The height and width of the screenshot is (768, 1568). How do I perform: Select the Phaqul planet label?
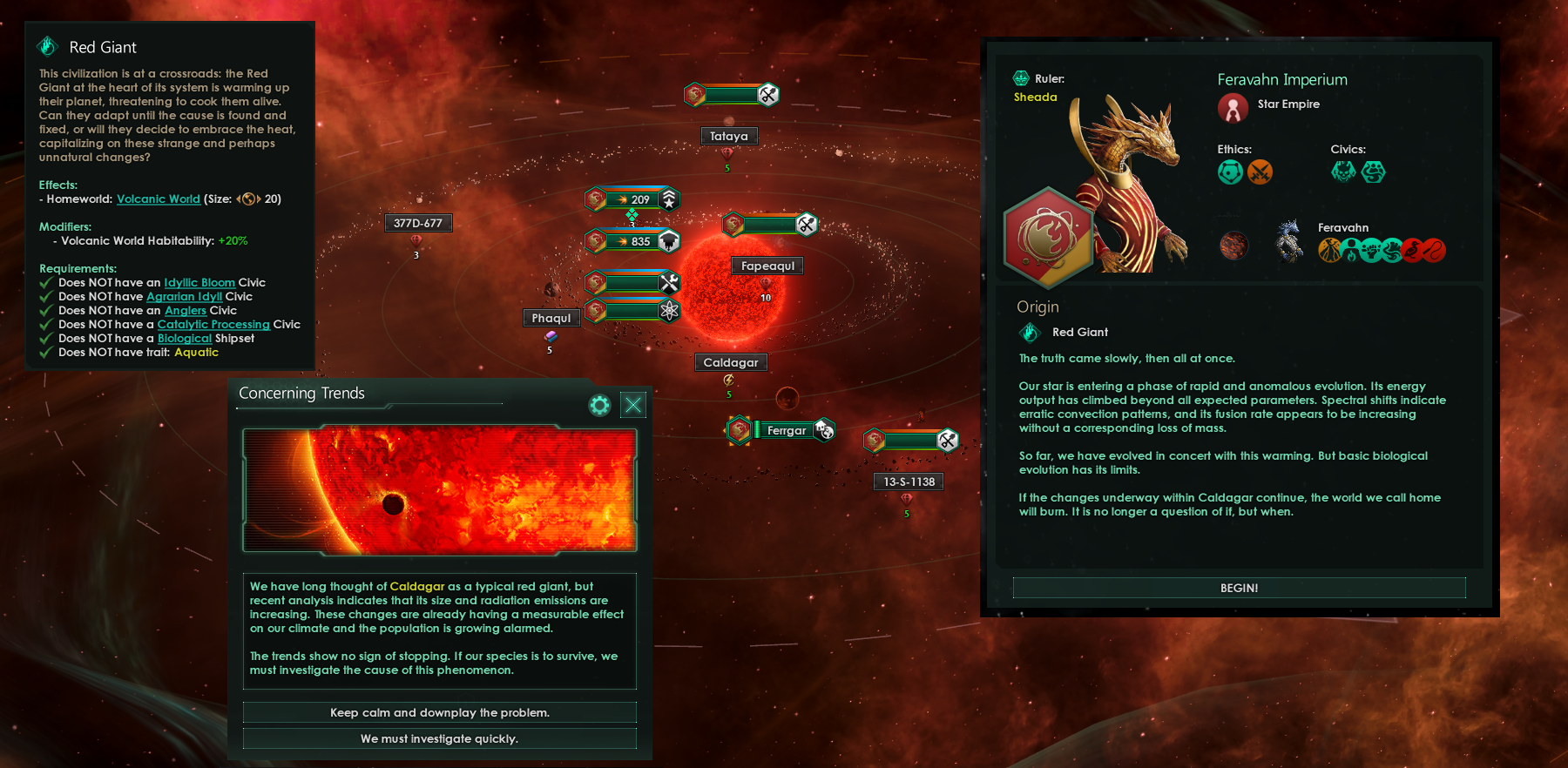pyautogui.click(x=551, y=318)
